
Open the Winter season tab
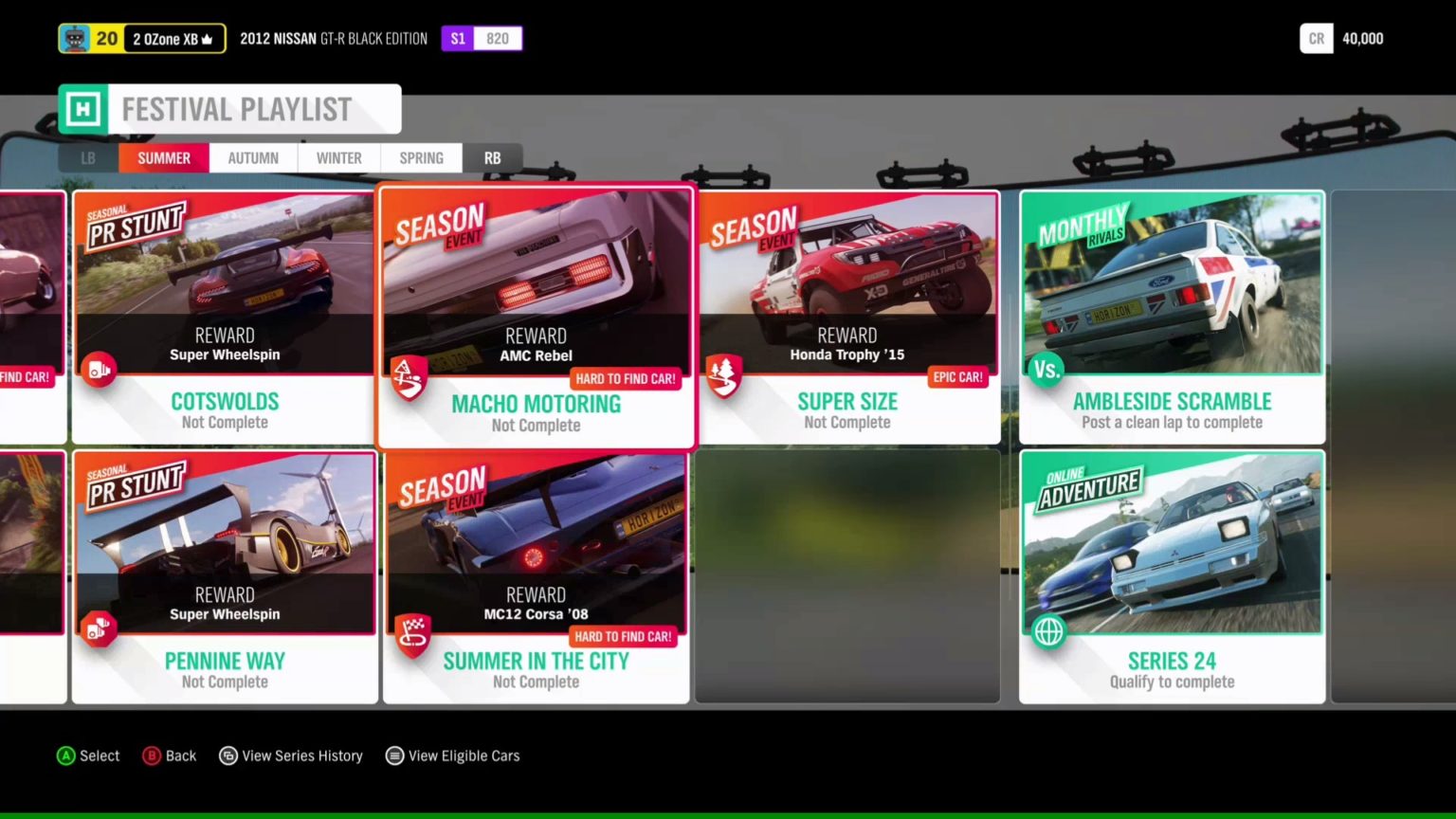[338, 158]
